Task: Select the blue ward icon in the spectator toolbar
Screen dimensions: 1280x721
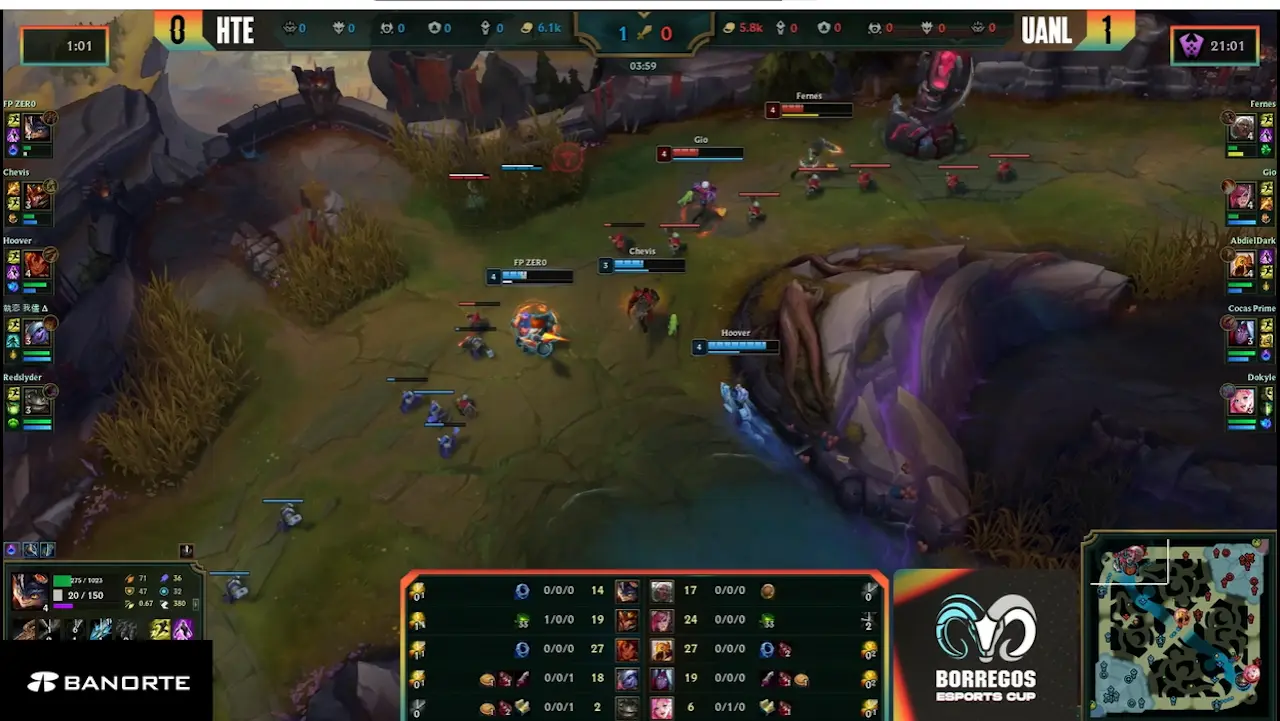Action: point(10,548)
